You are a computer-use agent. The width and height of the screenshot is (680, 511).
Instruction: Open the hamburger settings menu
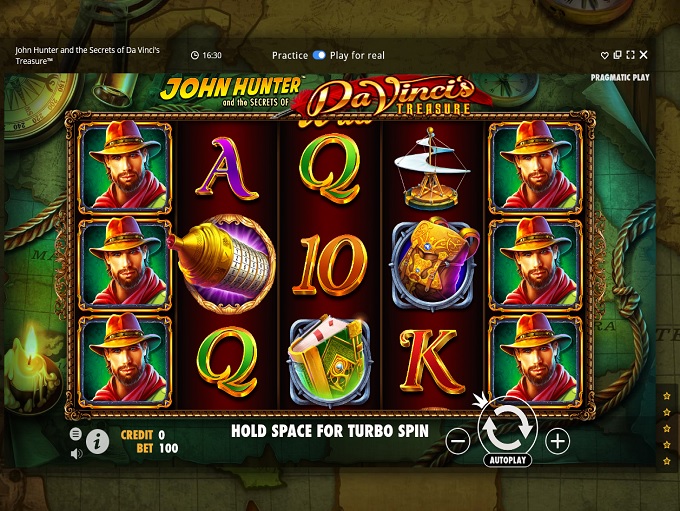[76, 434]
